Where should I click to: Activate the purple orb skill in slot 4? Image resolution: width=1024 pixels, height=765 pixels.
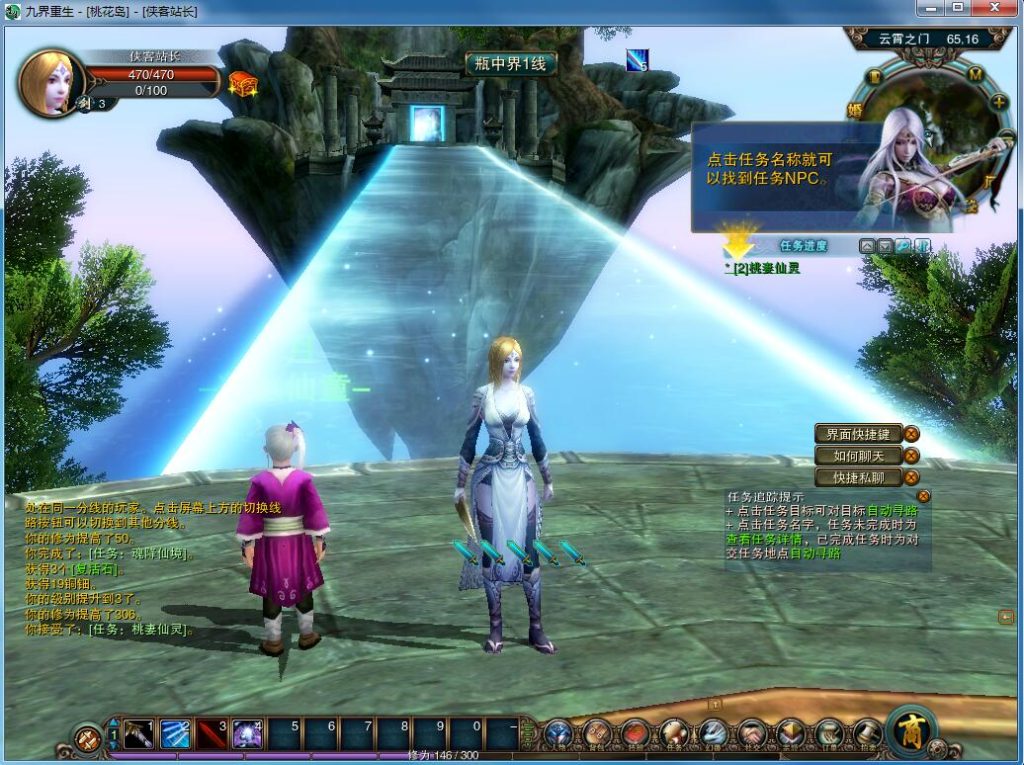click(247, 734)
